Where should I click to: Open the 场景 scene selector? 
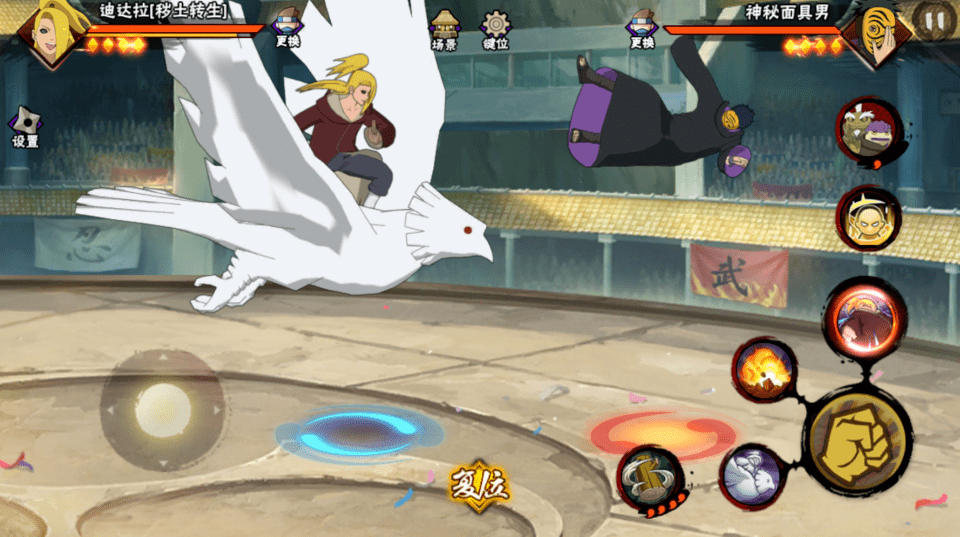point(444,29)
